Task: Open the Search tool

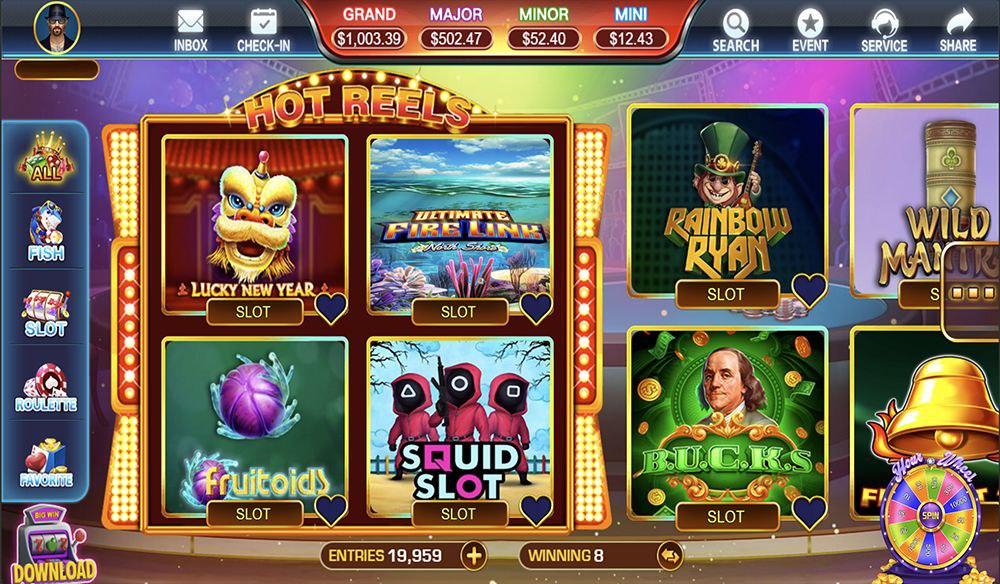Action: (735, 29)
